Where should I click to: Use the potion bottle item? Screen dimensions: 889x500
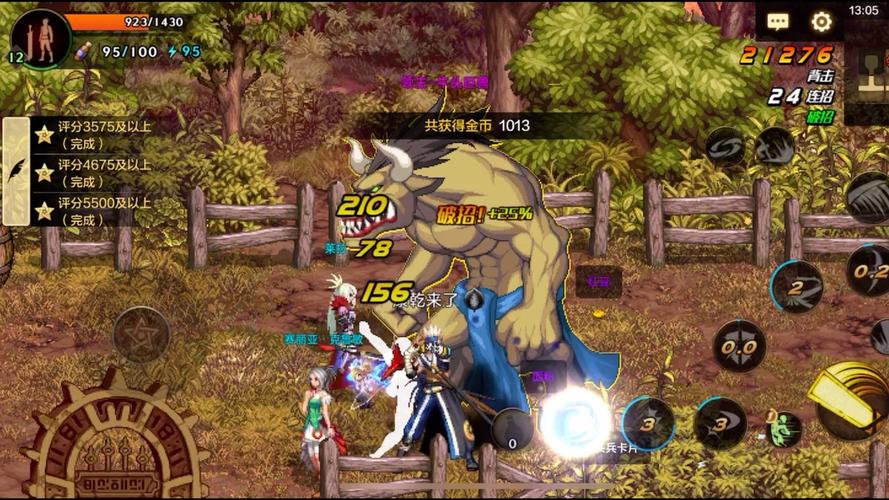tap(85, 51)
